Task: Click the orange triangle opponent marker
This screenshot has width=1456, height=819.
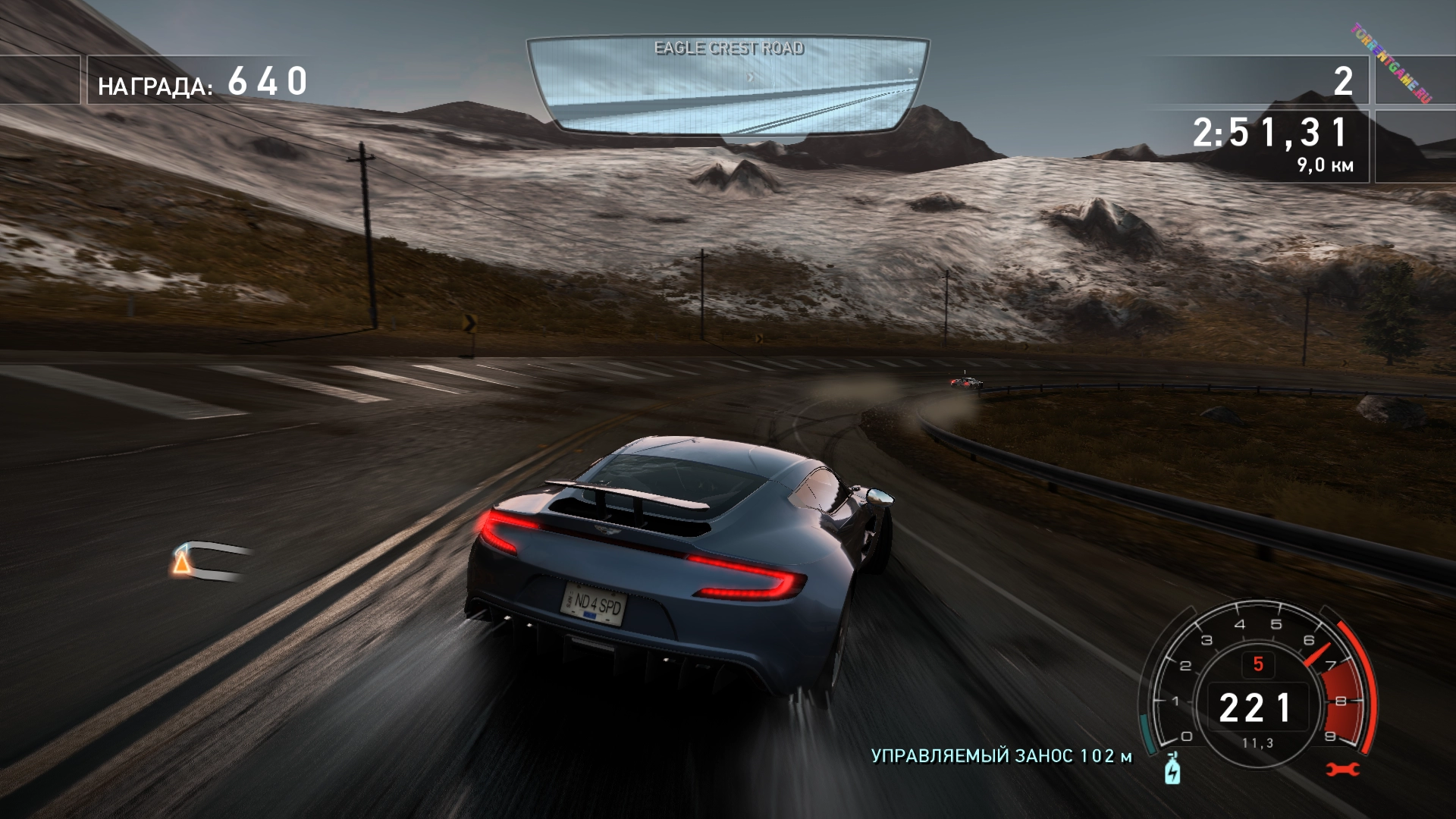Action: 180,563
